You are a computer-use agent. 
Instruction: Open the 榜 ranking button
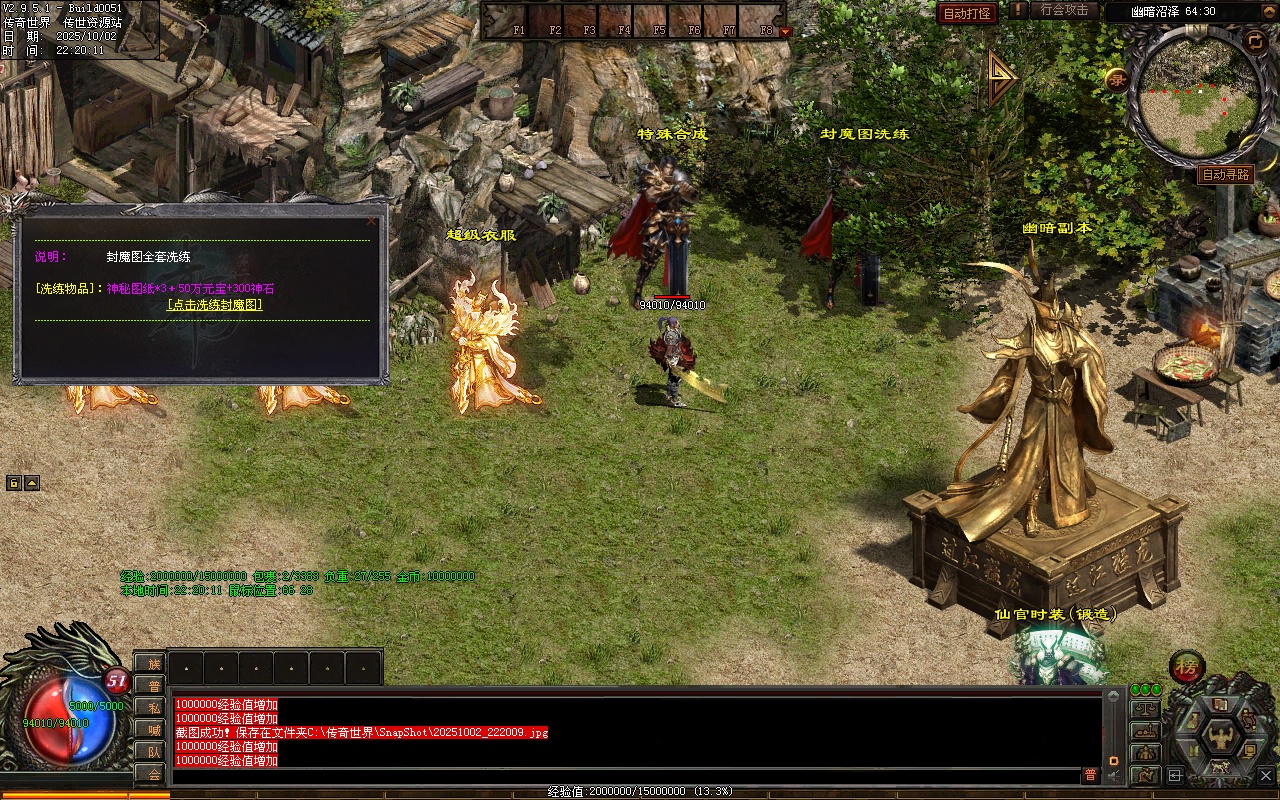point(1187,666)
